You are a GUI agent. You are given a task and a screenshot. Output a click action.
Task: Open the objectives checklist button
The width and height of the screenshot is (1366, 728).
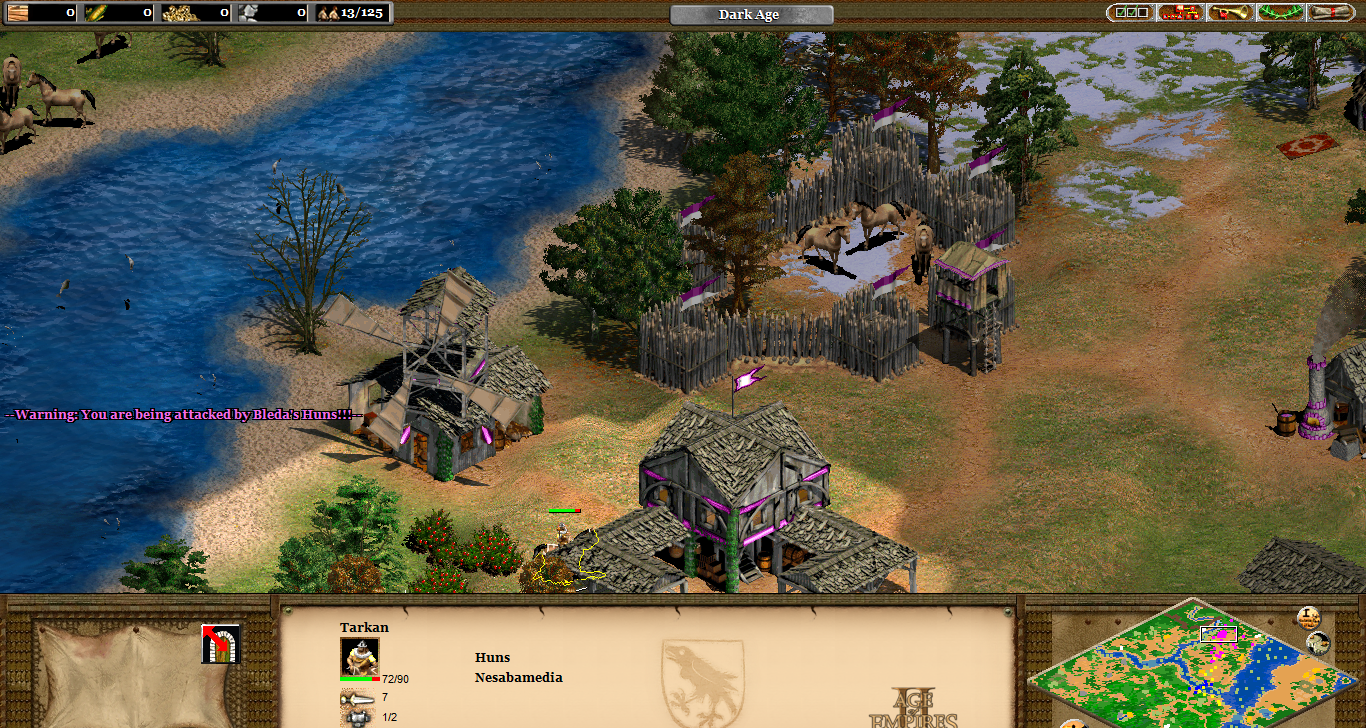(1130, 13)
